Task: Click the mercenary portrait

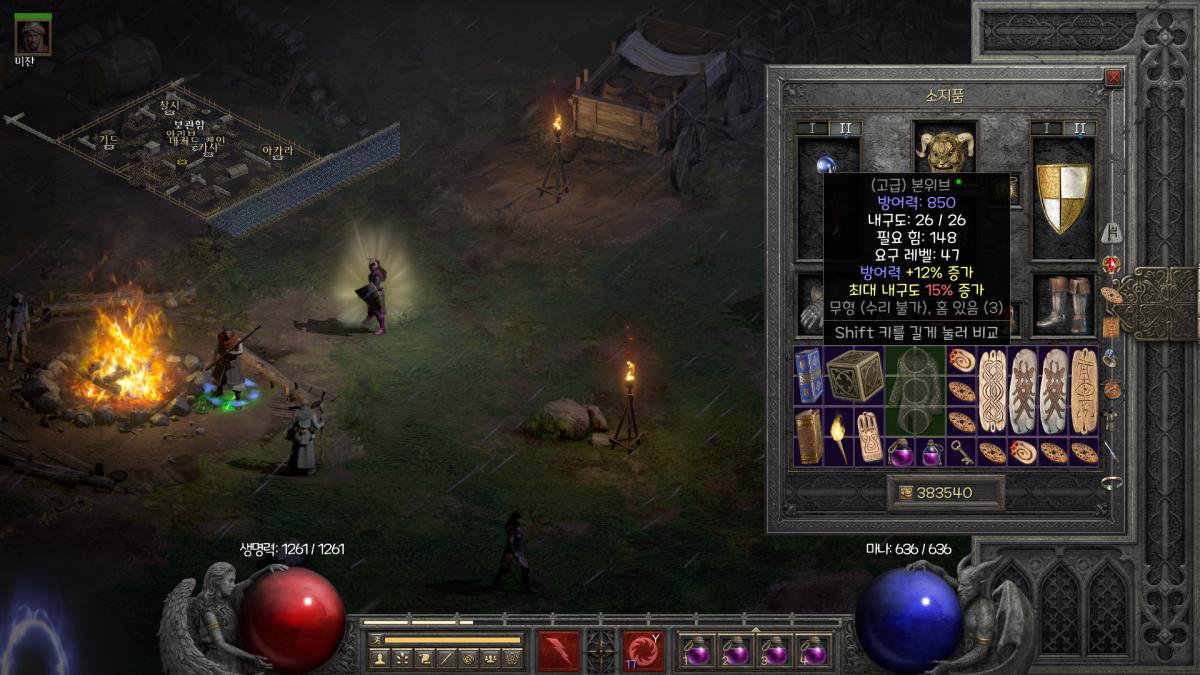Action: pyautogui.click(x=33, y=37)
